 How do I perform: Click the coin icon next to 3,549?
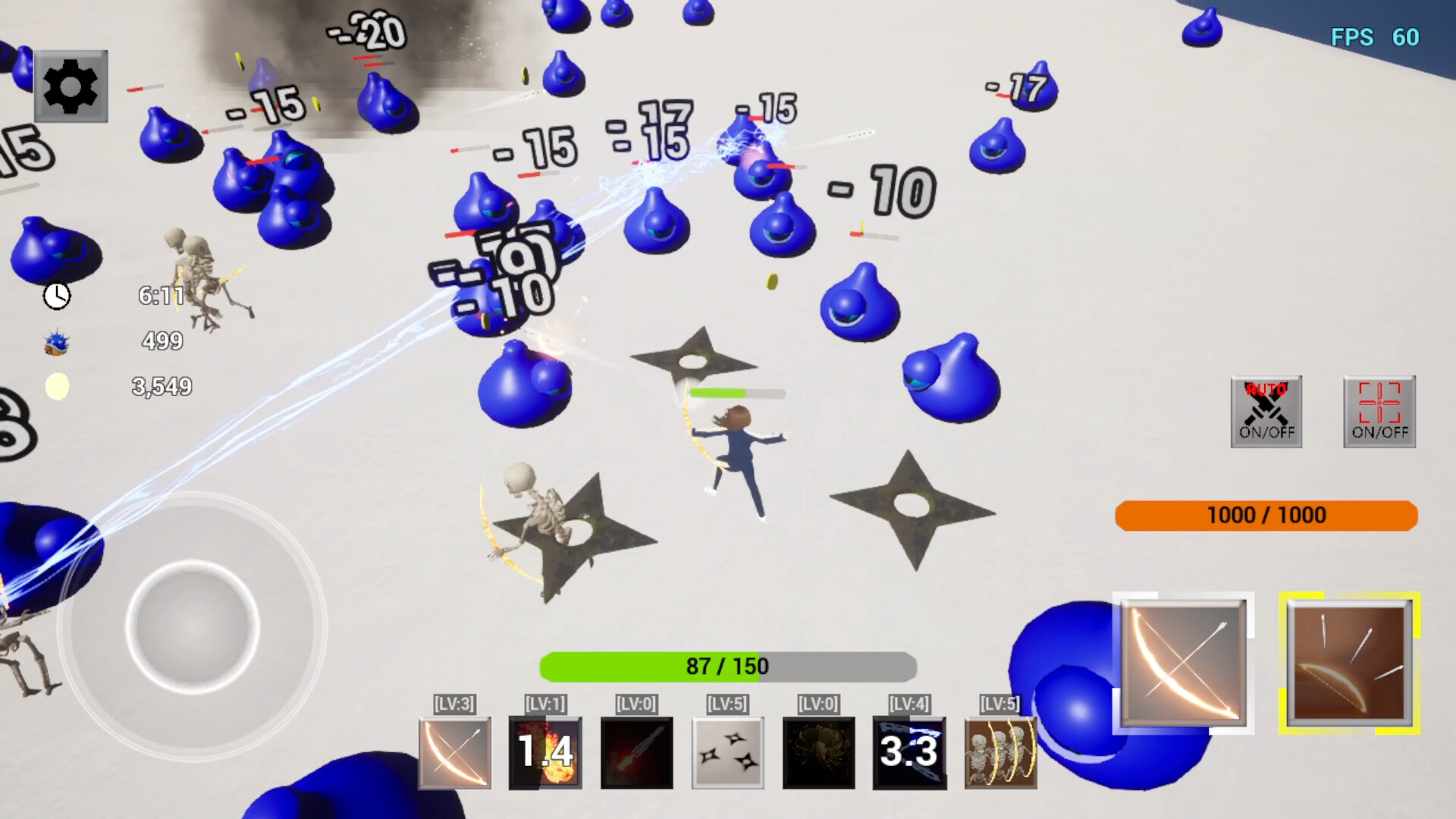tap(56, 388)
